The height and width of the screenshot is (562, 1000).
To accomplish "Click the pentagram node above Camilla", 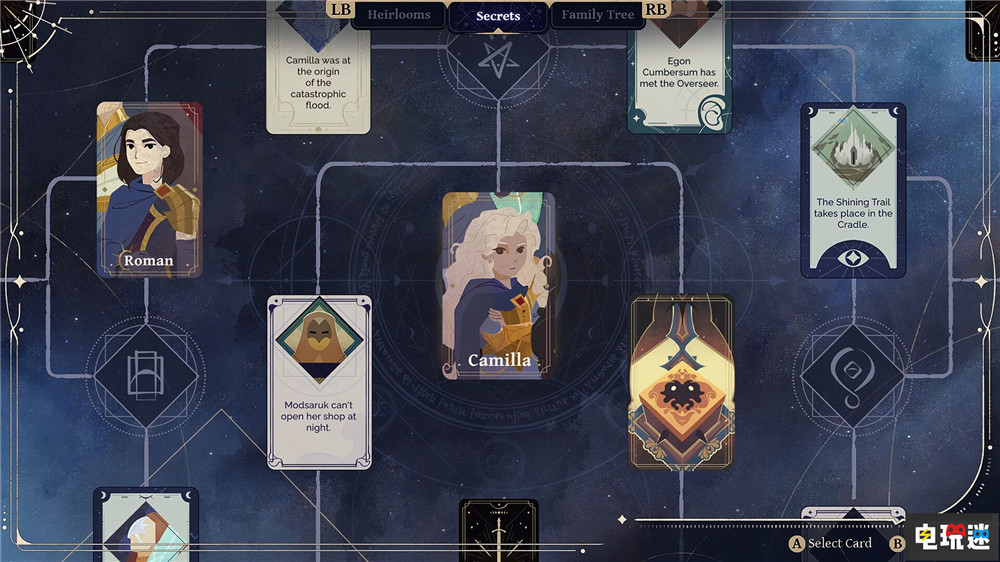I will (x=497, y=60).
